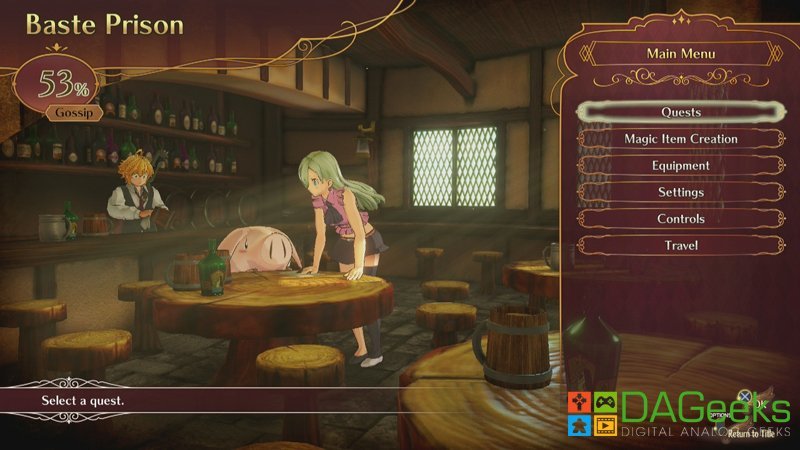Viewport: 800px width, 450px height.
Task: Open the Quests menu entry
Action: pyautogui.click(x=680, y=112)
